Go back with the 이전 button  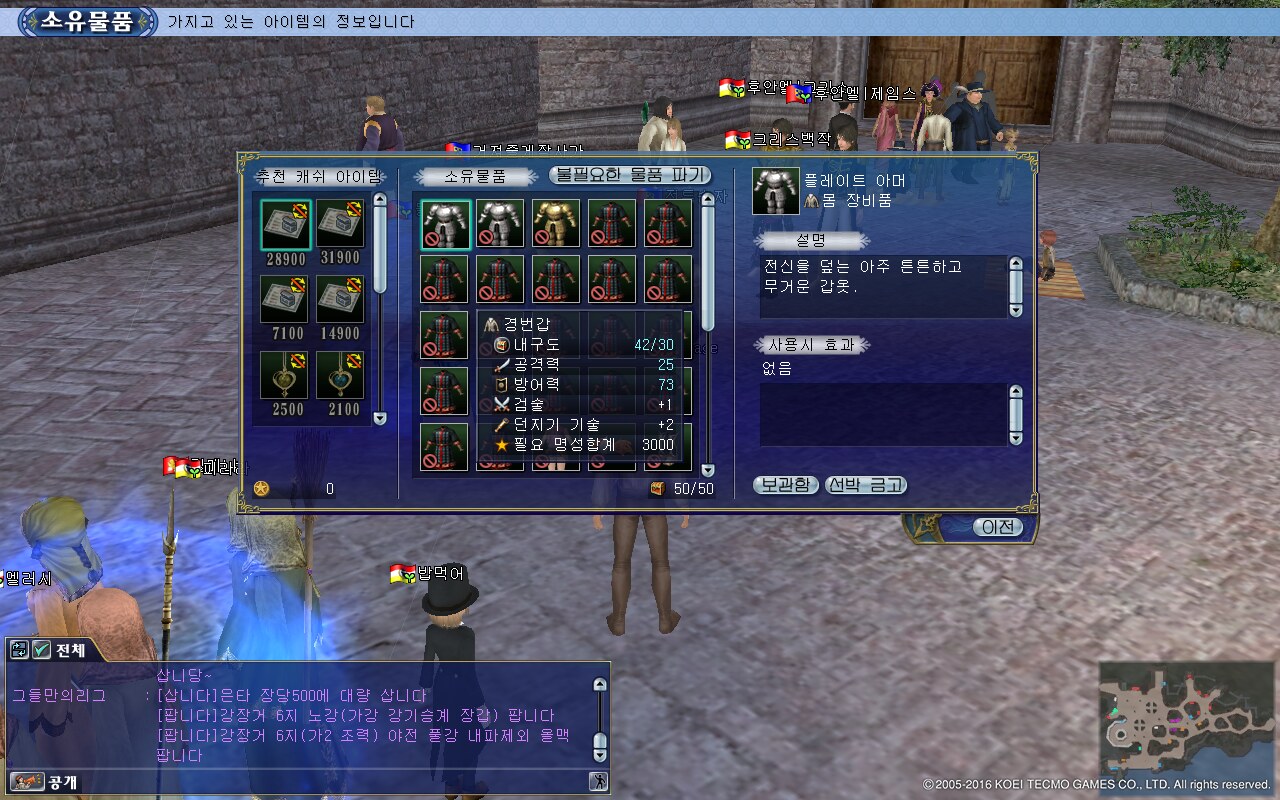[997, 527]
